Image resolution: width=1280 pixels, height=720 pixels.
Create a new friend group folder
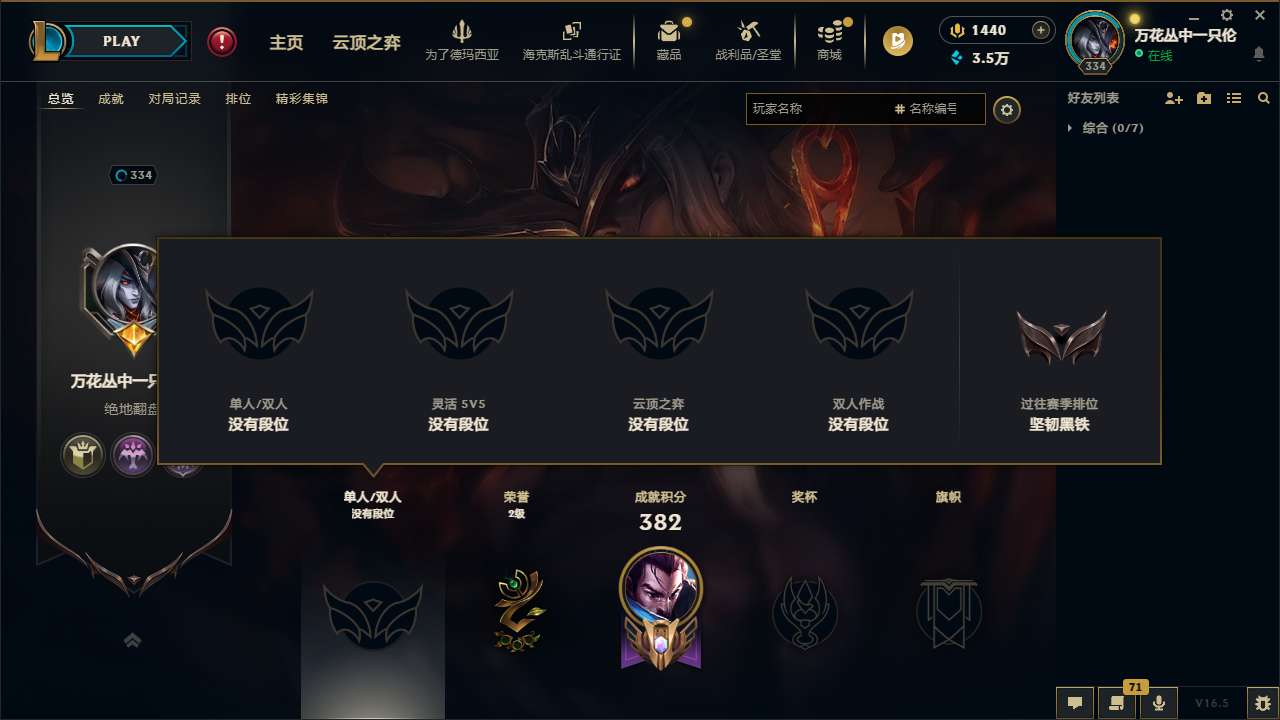tap(1204, 98)
